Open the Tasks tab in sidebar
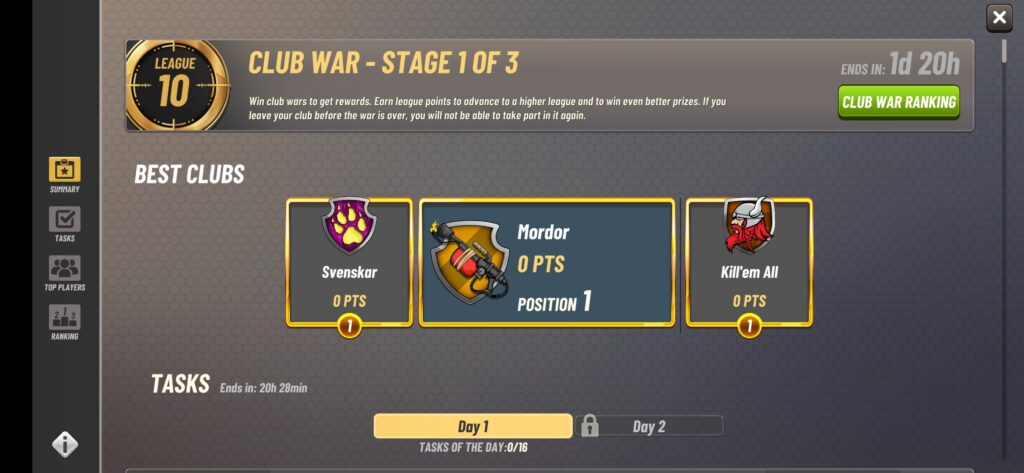This screenshot has height=473, width=1024. coord(65,223)
